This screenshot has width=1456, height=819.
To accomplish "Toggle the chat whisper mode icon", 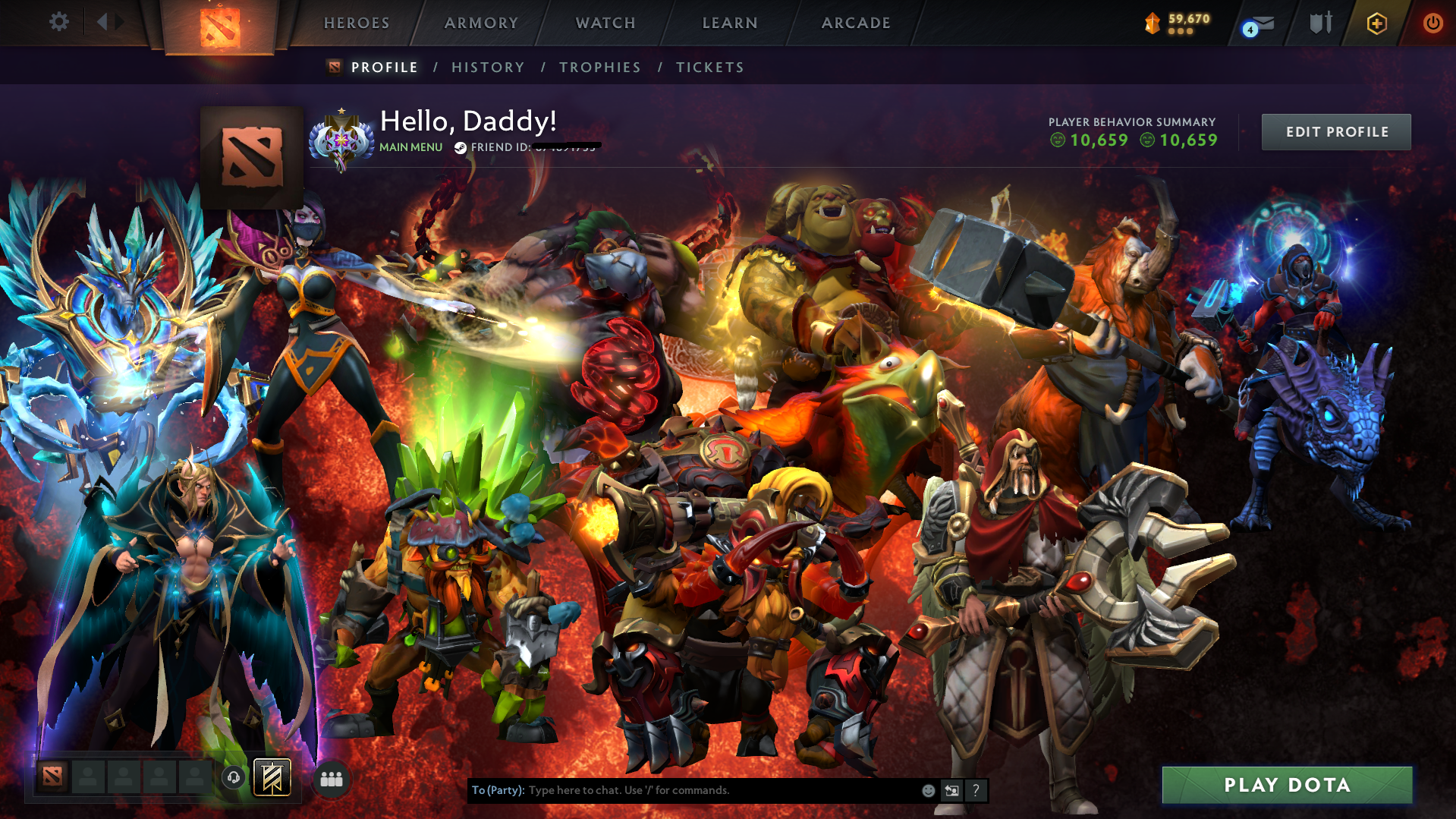I will [951, 789].
